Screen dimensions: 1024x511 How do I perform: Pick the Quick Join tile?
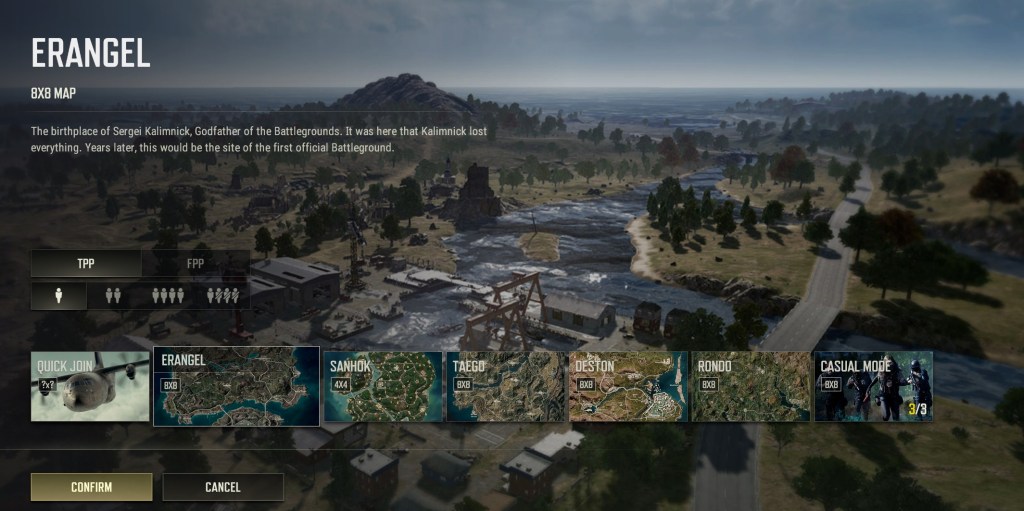(x=90, y=386)
